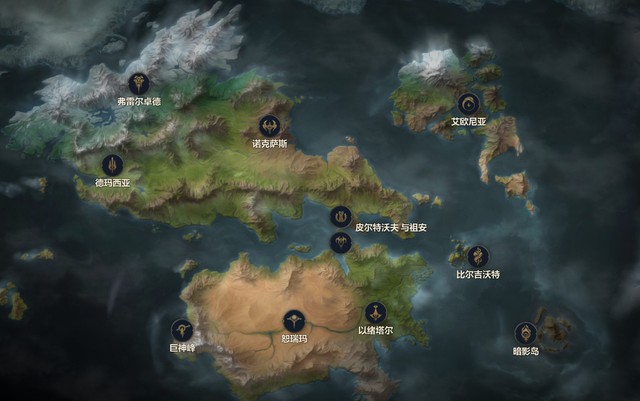Image resolution: width=640 pixels, height=401 pixels.
Task: Choose the Ixtal region emblem (以绪塔尔)
Action: click(375, 312)
